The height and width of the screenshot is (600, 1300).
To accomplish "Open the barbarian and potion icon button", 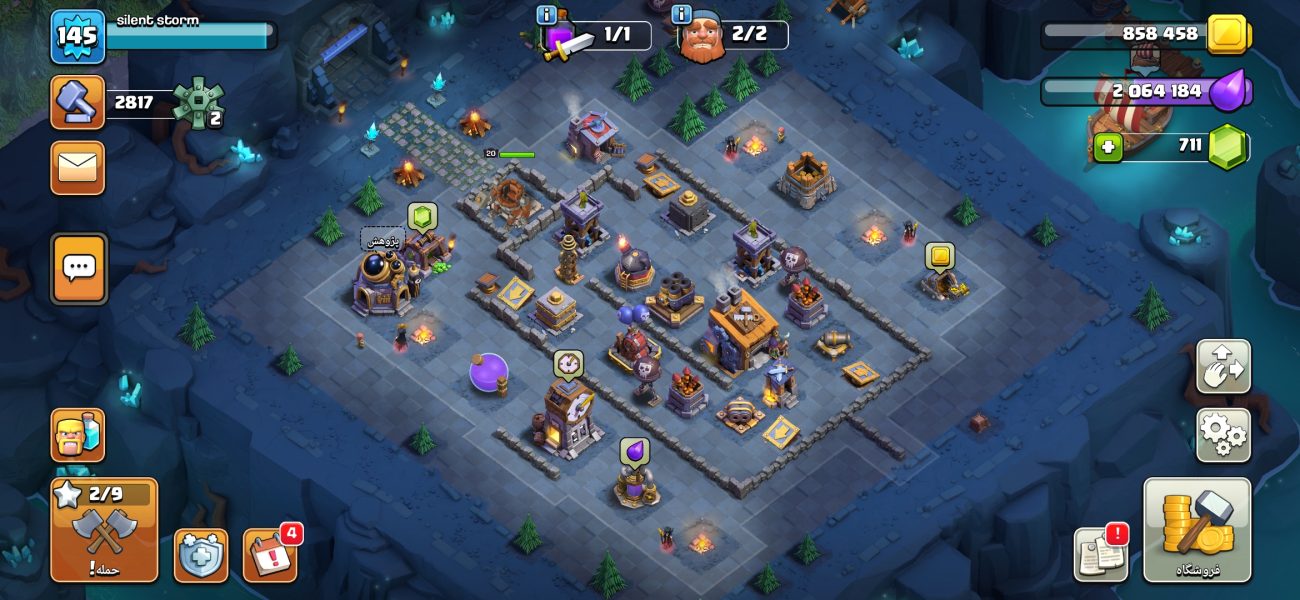I will click(x=77, y=435).
